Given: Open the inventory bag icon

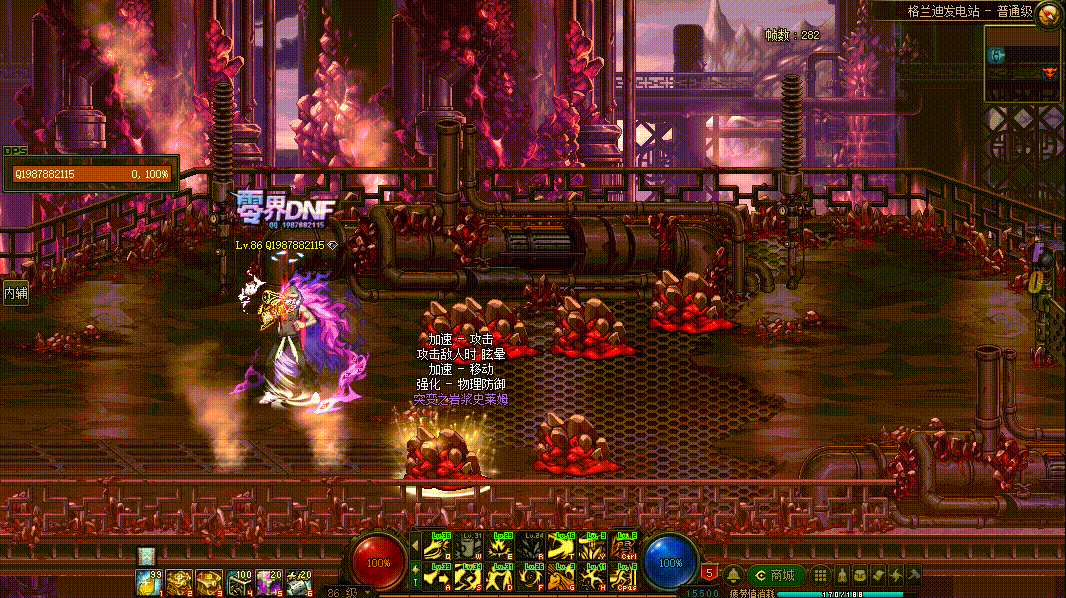Looking at the screenshot, I should tap(859, 575).
